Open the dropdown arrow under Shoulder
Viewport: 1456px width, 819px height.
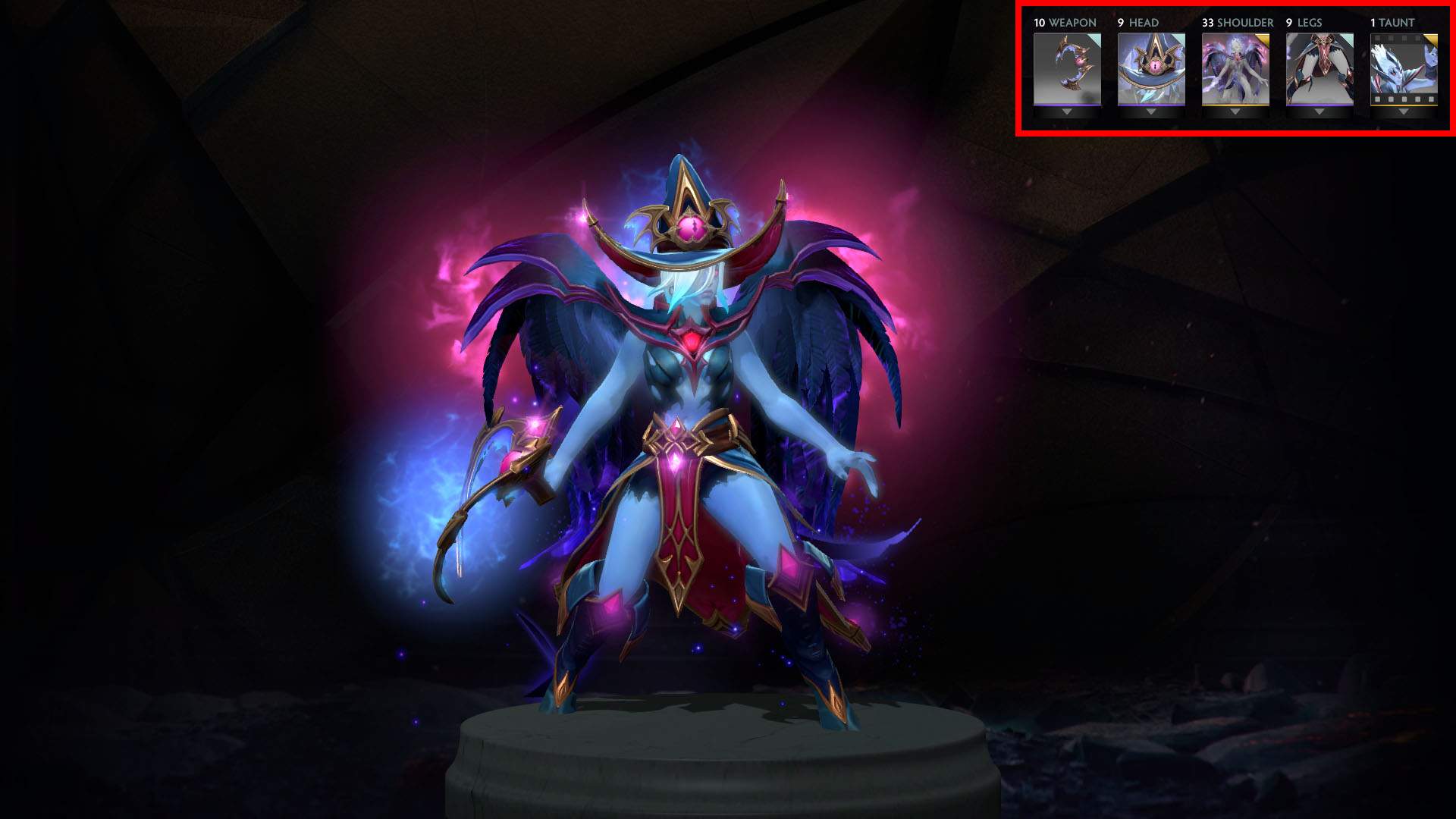click(1235, 112)
